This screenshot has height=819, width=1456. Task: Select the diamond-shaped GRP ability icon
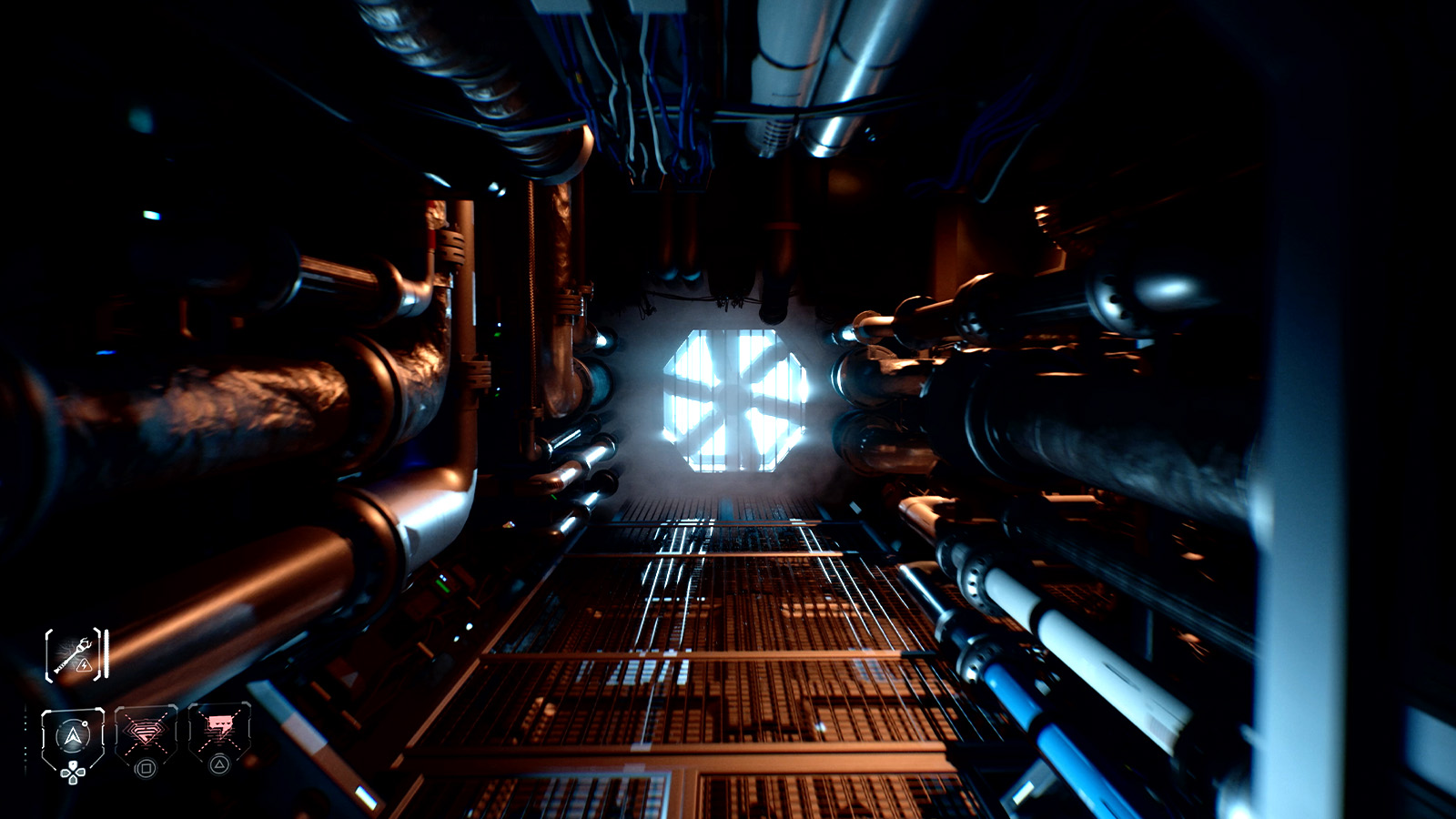[x=147, y=731]
